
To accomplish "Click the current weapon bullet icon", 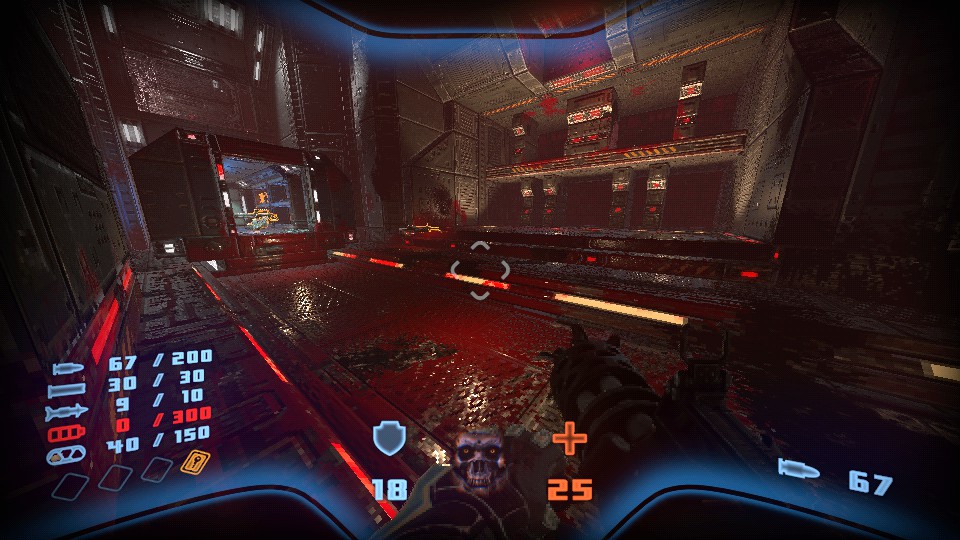I will point(800,470).
